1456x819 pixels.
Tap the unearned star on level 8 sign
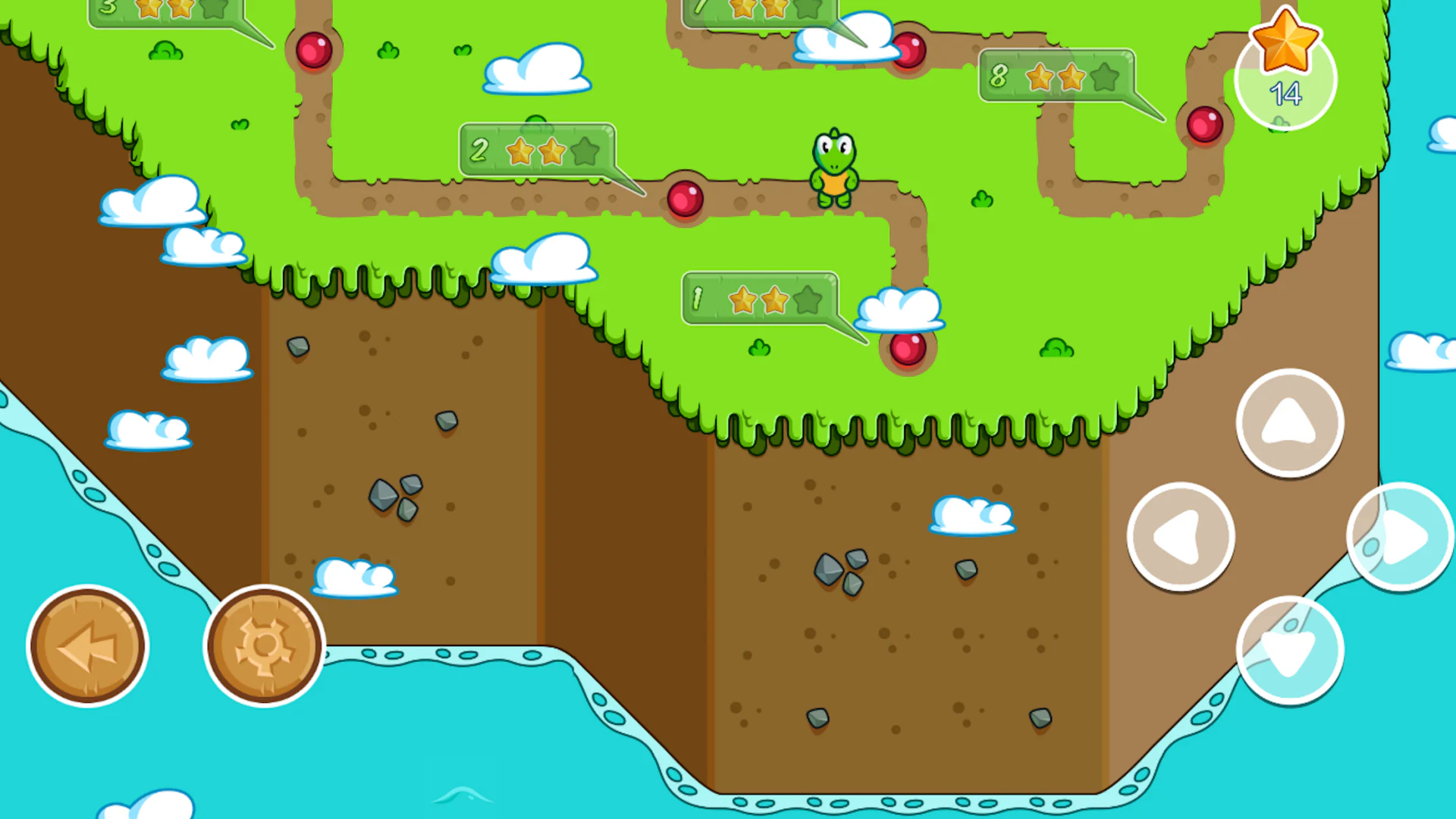pos(1103,77)
